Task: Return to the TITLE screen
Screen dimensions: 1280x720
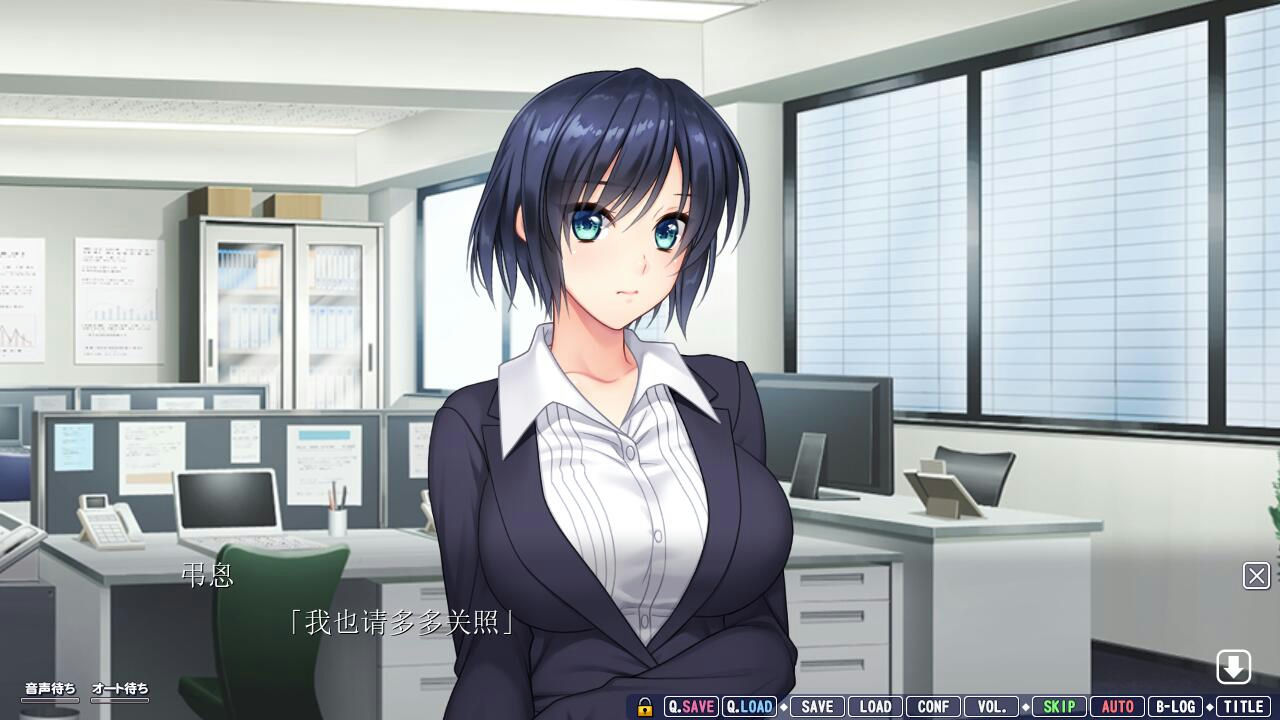Action: (1244, 706)
